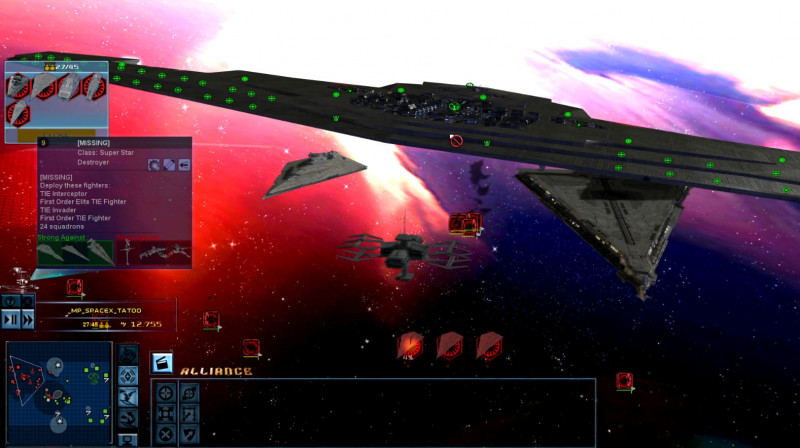The width and height of the screenshot is (800, 448).
Task: Select the attack-move crosshair command
Action: [x=166, y=392]
